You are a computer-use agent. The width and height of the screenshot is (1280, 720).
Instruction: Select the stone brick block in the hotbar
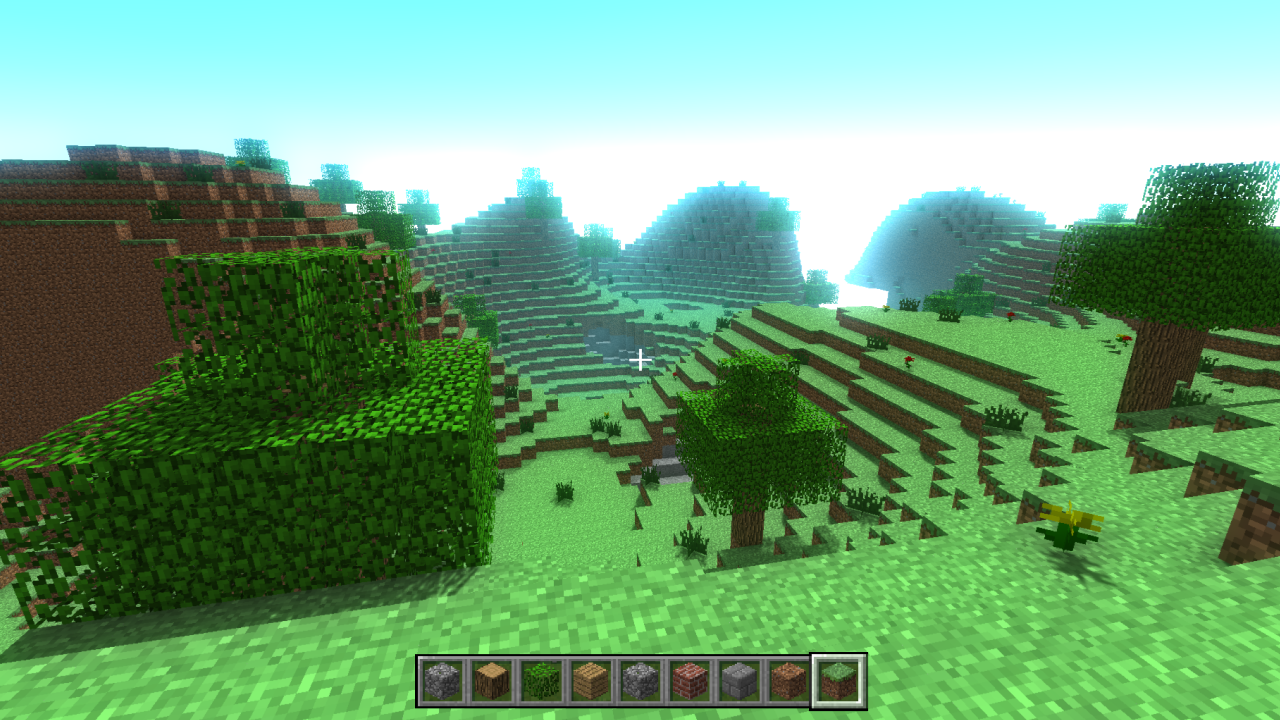click(740, 680)
